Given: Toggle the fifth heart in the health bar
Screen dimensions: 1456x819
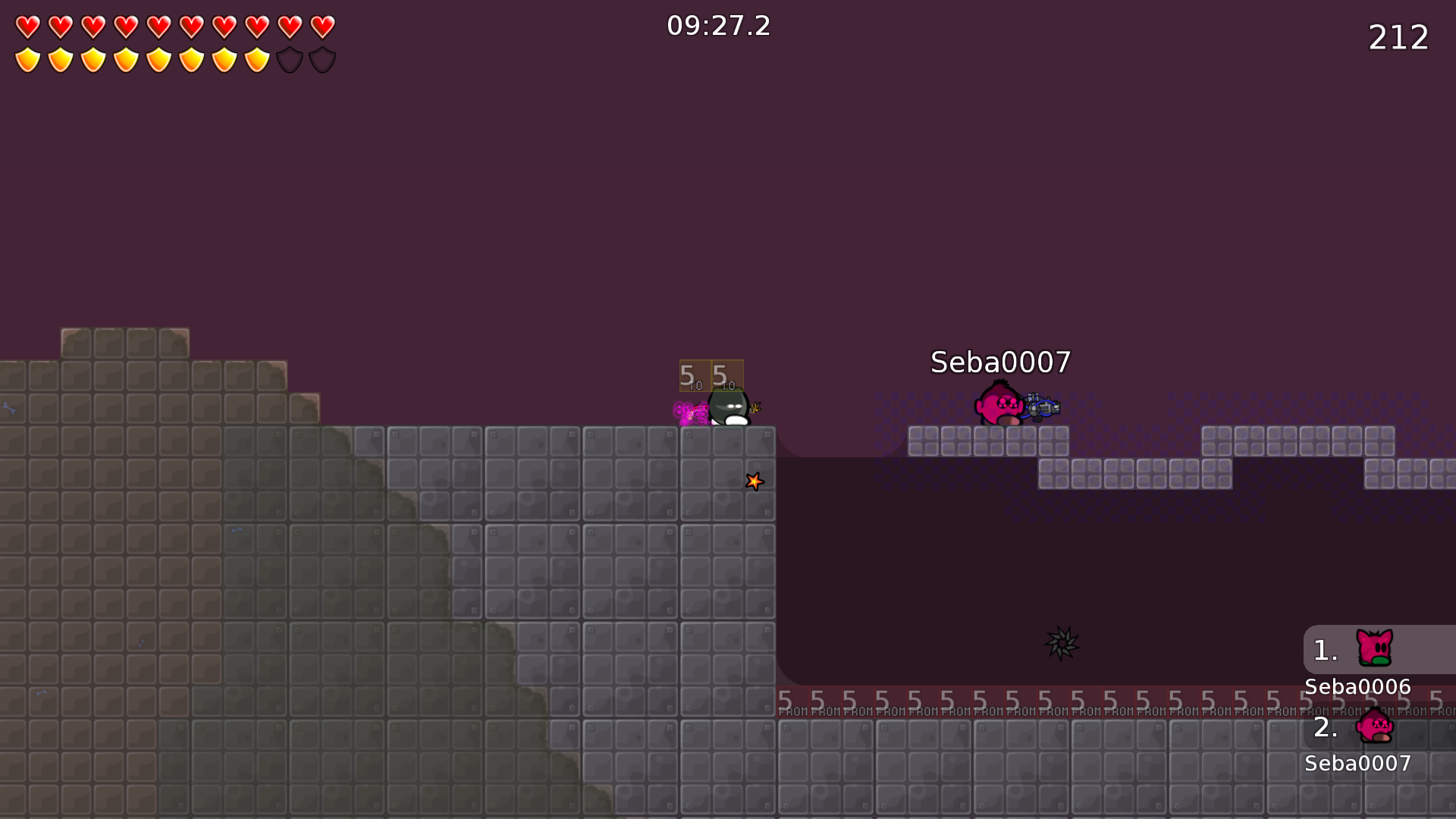Looking at the screenshot, I should point(159,25).
